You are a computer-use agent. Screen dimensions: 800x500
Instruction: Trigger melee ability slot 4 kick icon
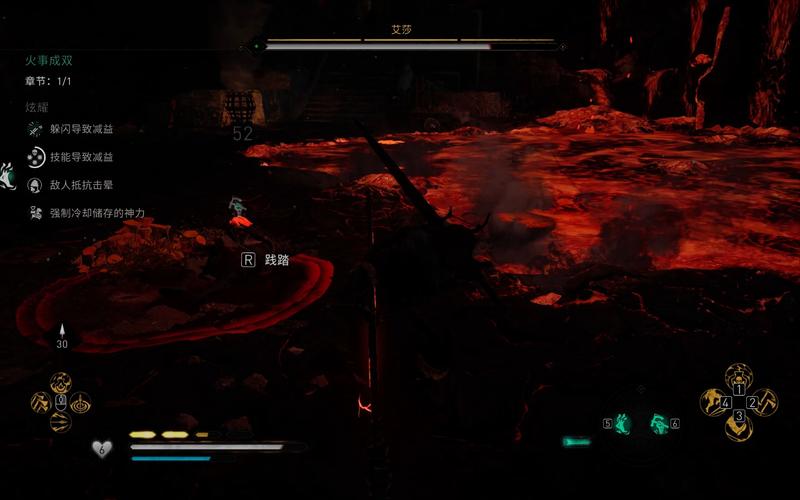[714, 402]
